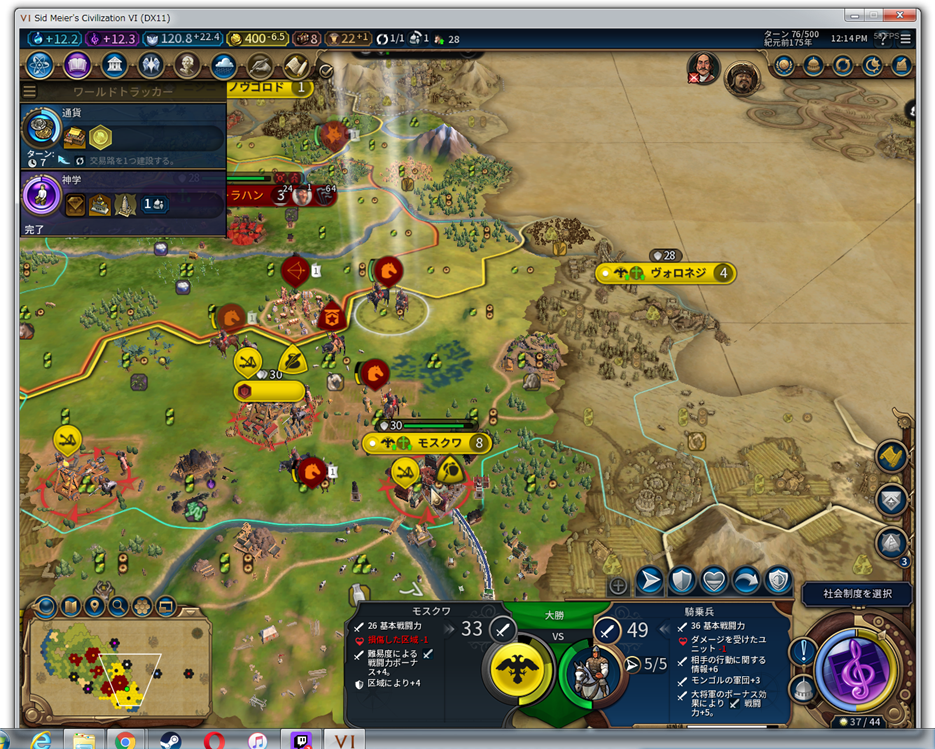Open the world rankings laurel icon
Screen dimensions: 935x749
[785, 65]
